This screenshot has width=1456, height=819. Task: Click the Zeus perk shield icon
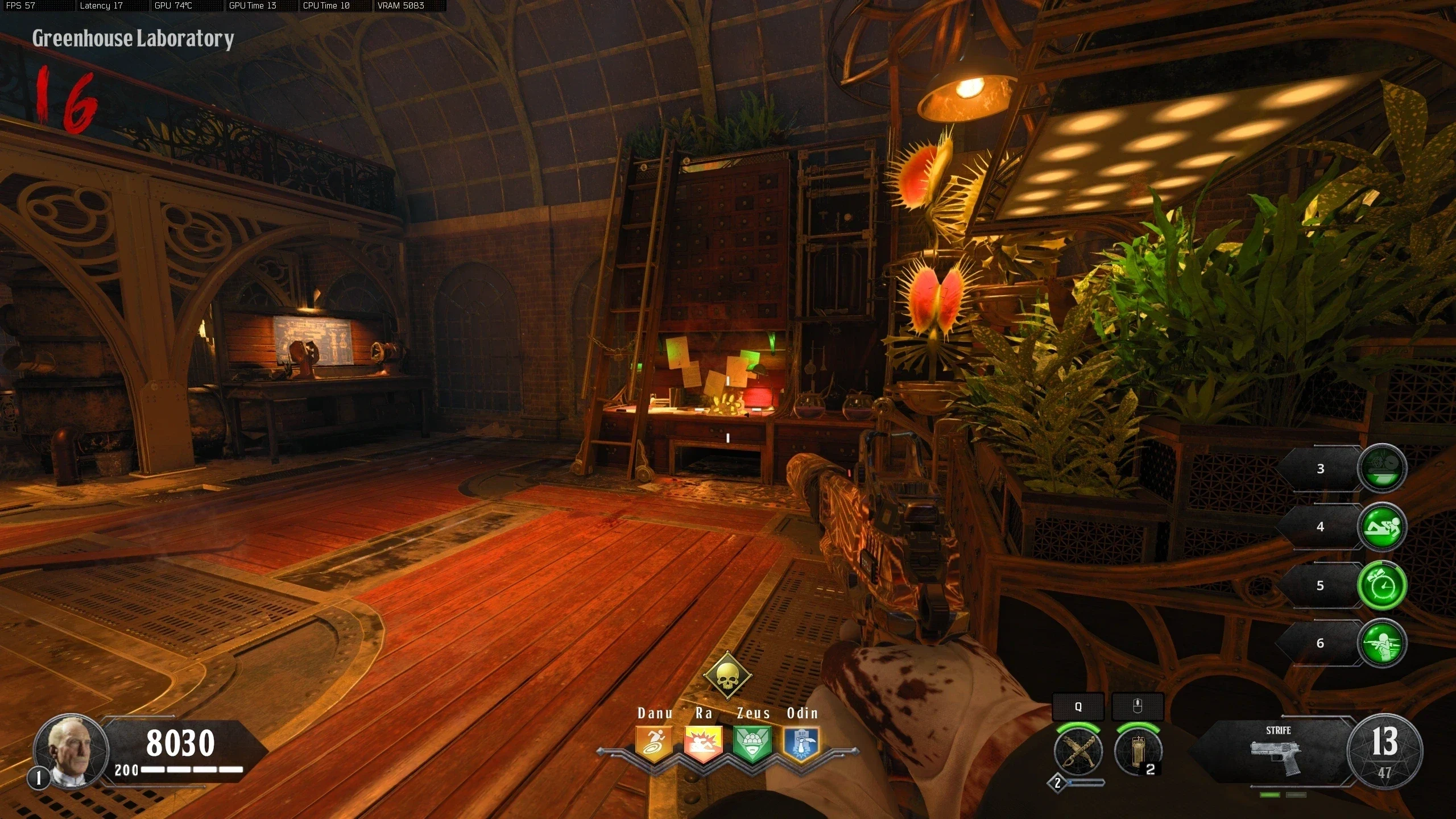[x=752, y=744]
